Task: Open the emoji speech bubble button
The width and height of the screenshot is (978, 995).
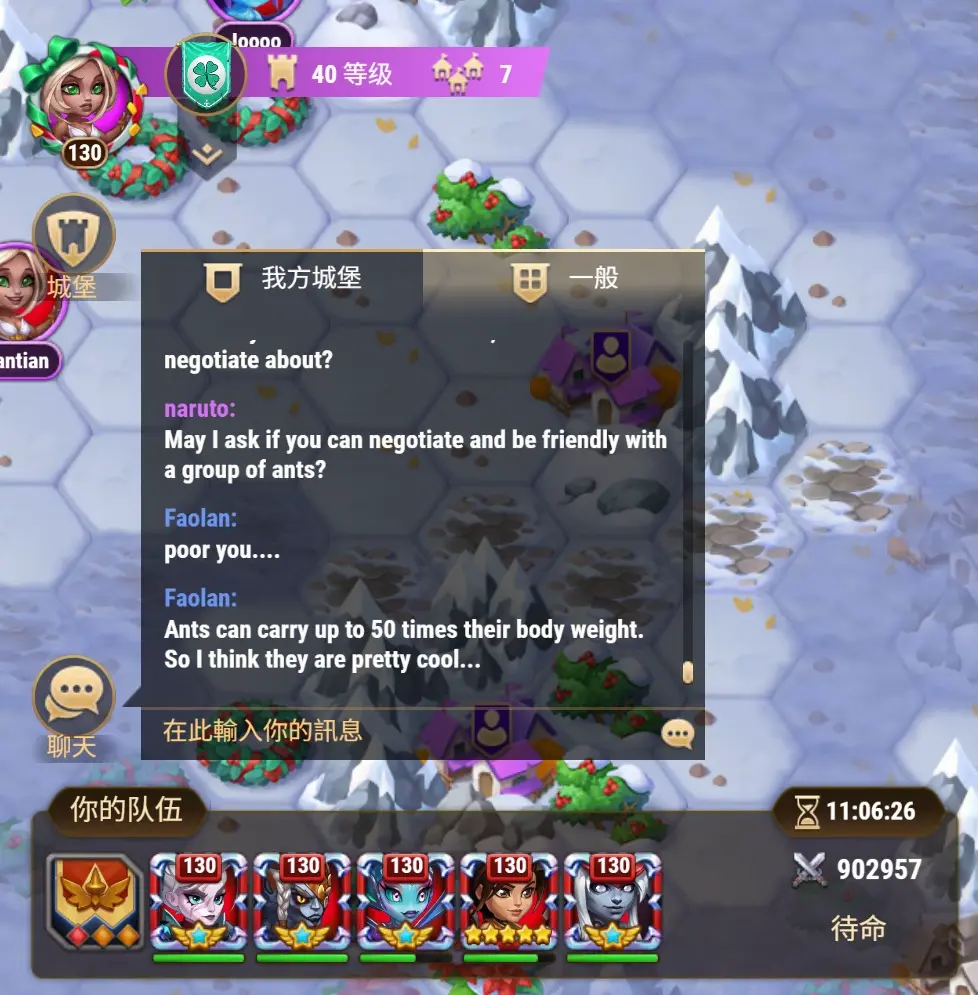Action: click(x=677, y=734)
